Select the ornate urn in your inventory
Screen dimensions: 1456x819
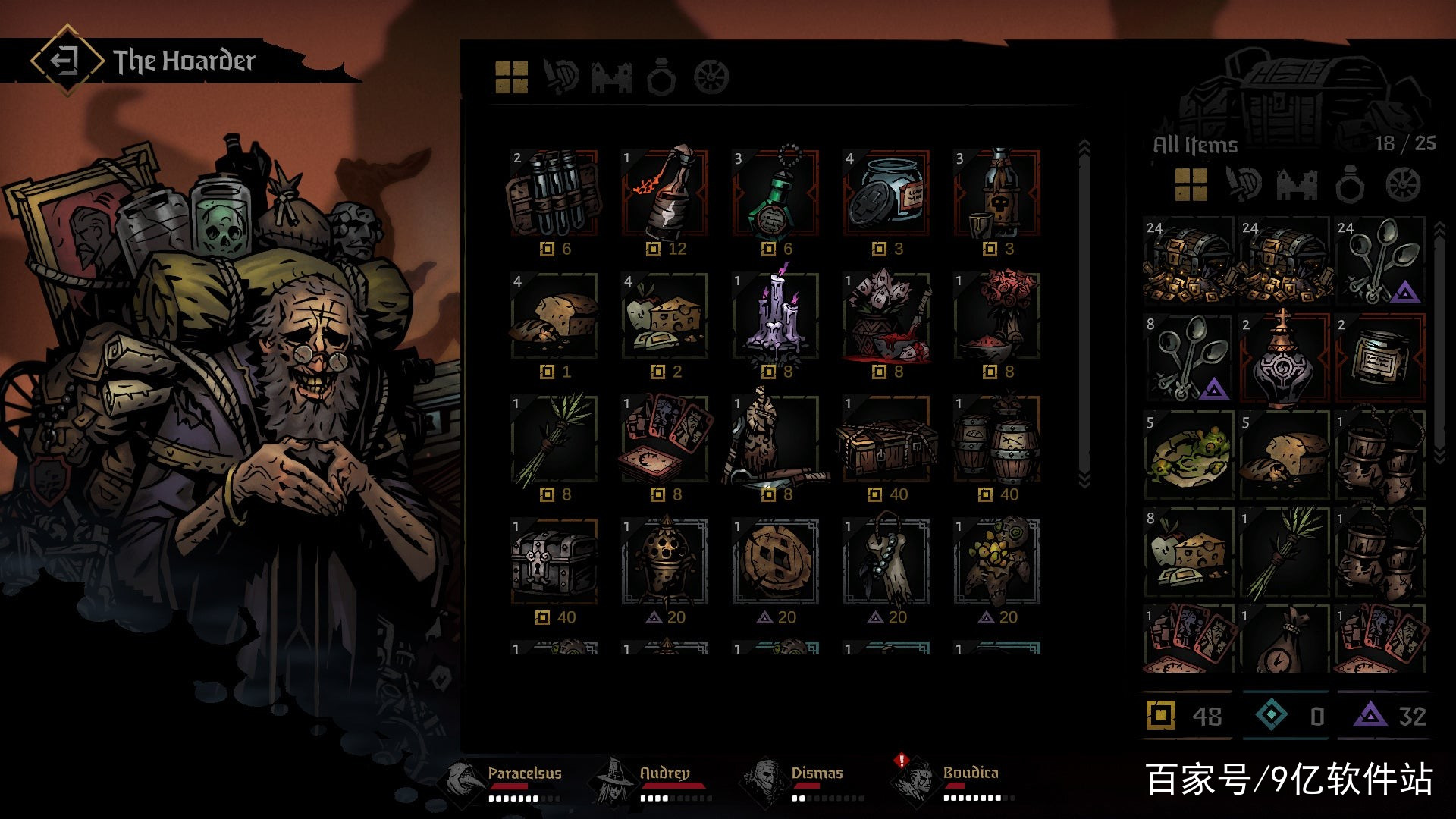pos(1284,358)
